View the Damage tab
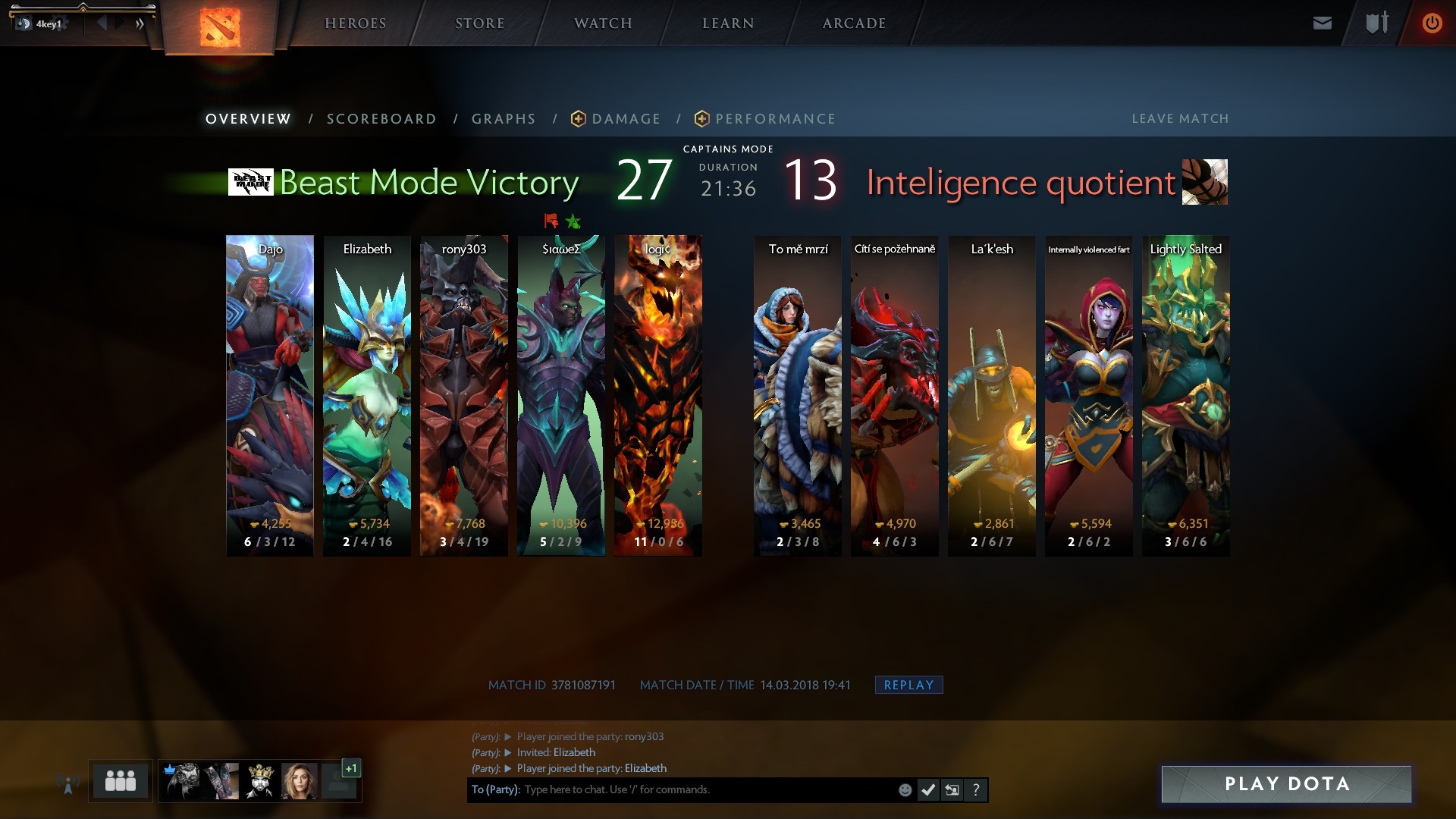 click(626, 119)
